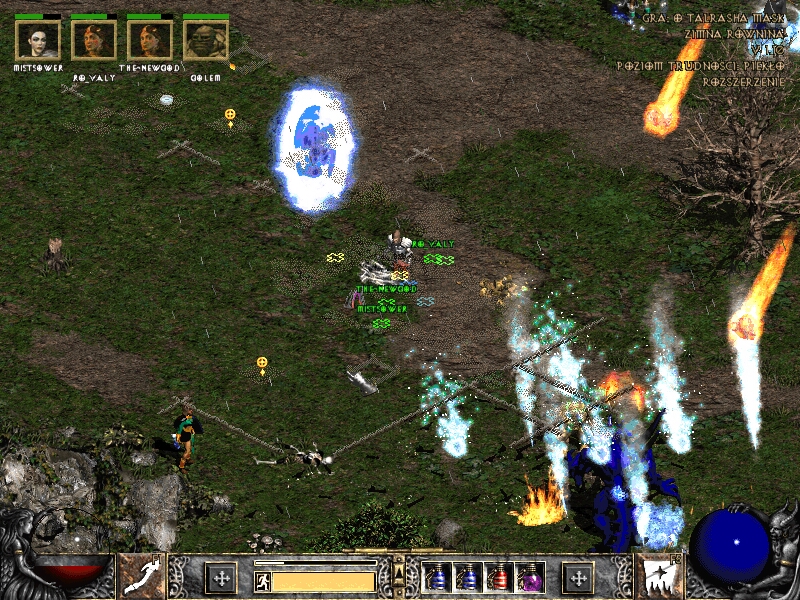This screenshot has width=800, height=600.
Task: Use the red healing potion in belt
Action: coord(499,577)
